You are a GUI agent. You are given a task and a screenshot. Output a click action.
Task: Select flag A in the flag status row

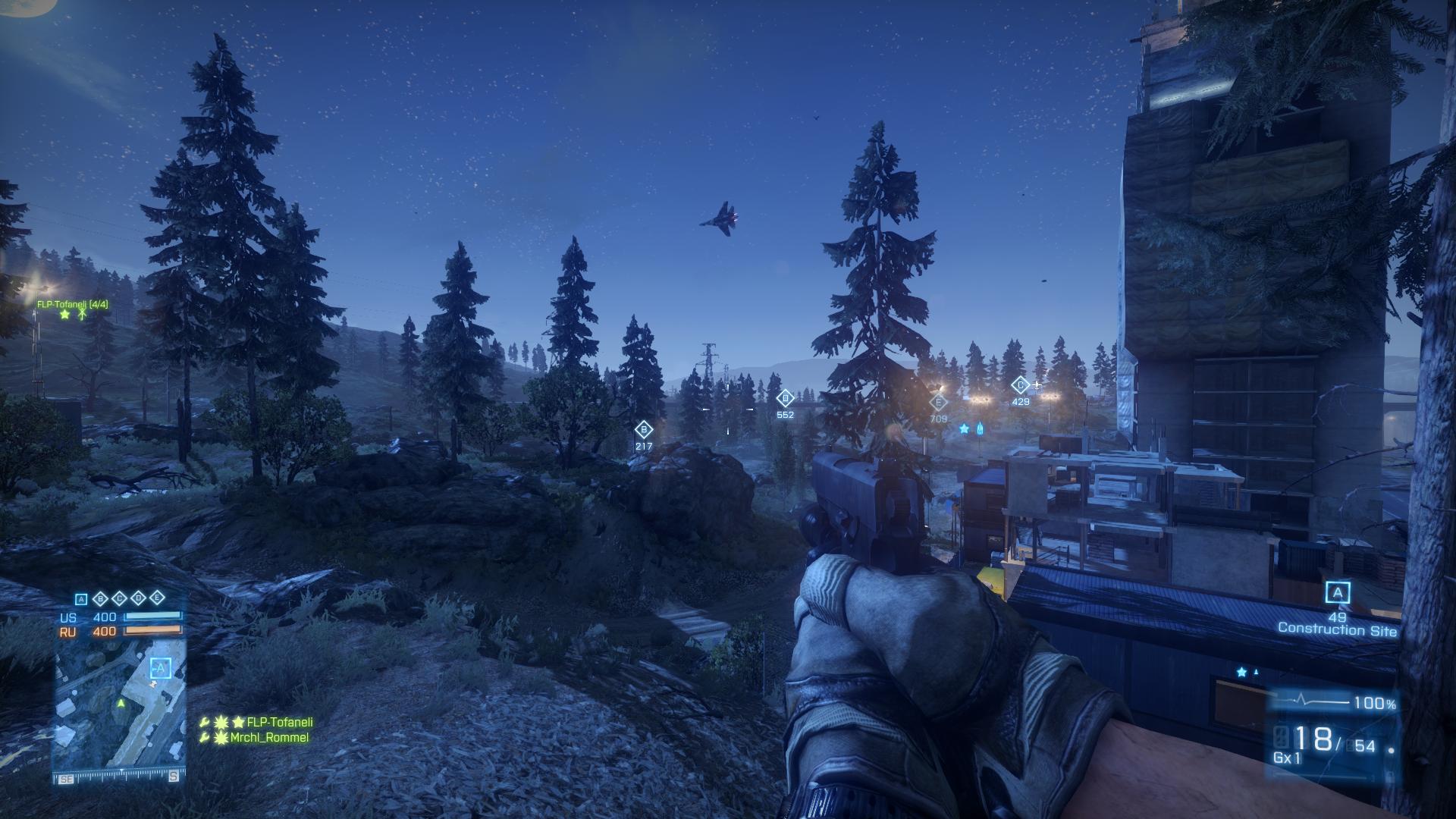pyautogui.click(x=82, y=599)
